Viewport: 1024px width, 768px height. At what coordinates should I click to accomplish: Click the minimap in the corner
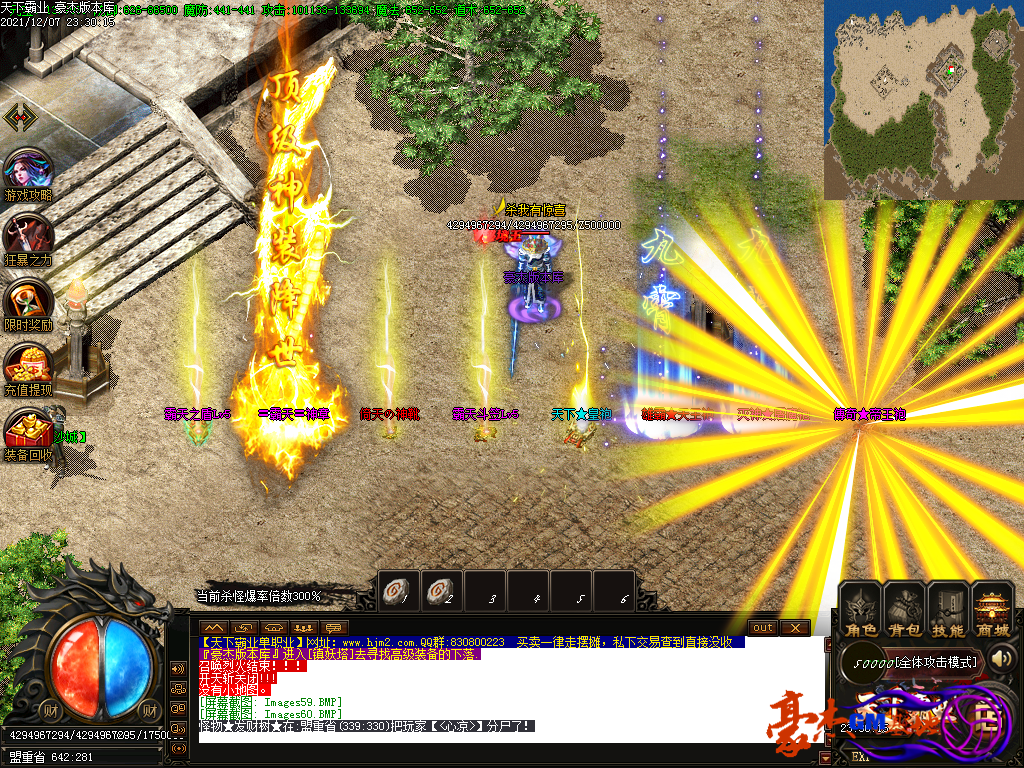[x=923, y=99]
